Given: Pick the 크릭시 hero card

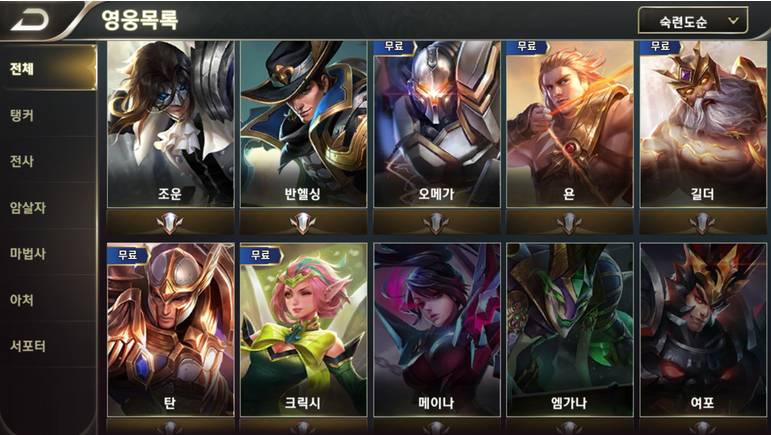Looking at the screenshot, I should (x=304, y=330).
